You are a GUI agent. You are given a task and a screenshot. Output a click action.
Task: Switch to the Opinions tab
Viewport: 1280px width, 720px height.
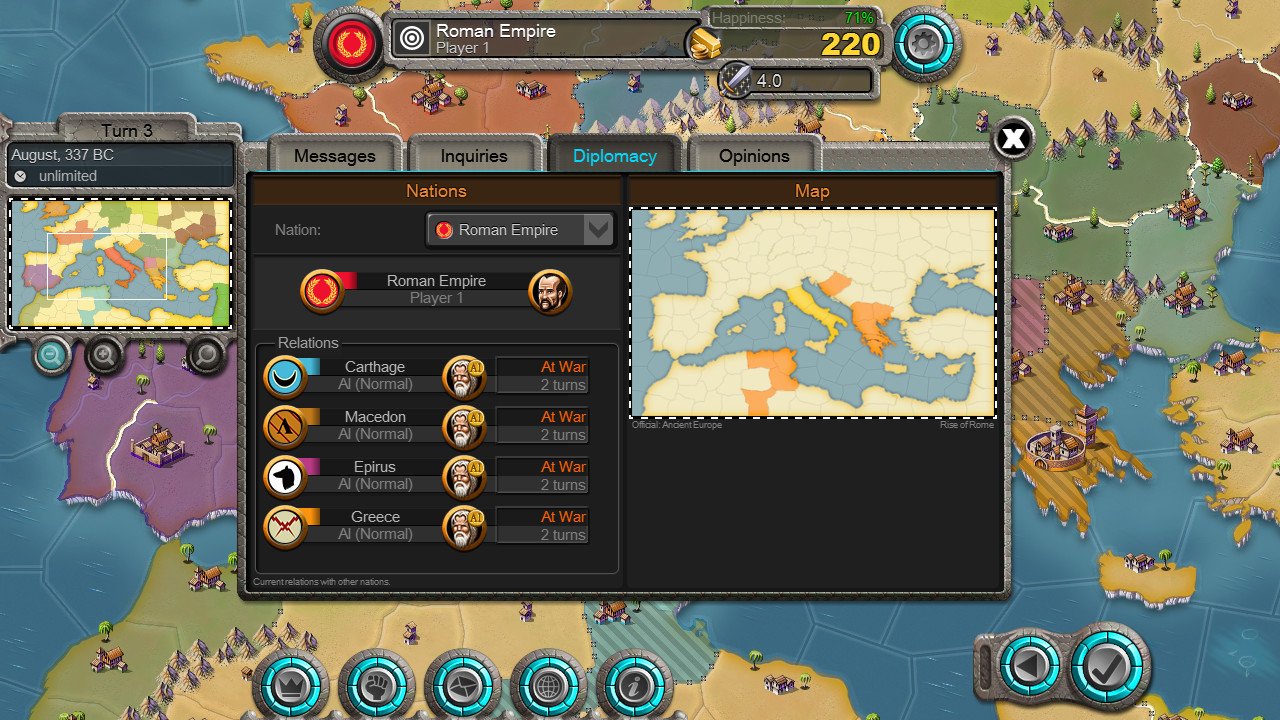(x=753, y=156)
